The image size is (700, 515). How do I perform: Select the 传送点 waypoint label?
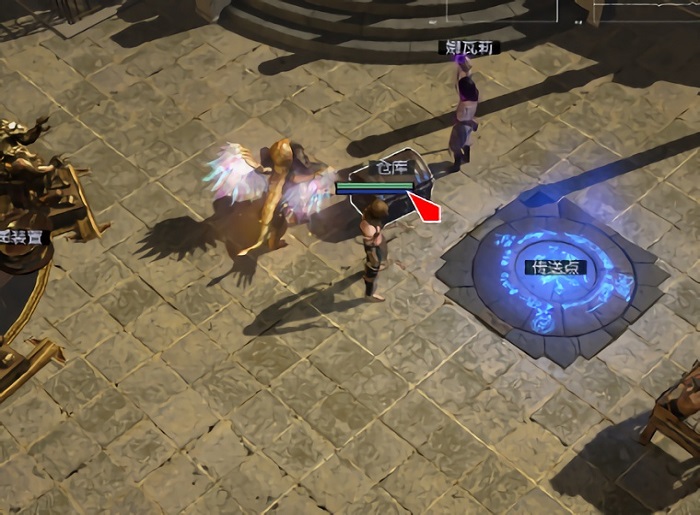point(557,268)
